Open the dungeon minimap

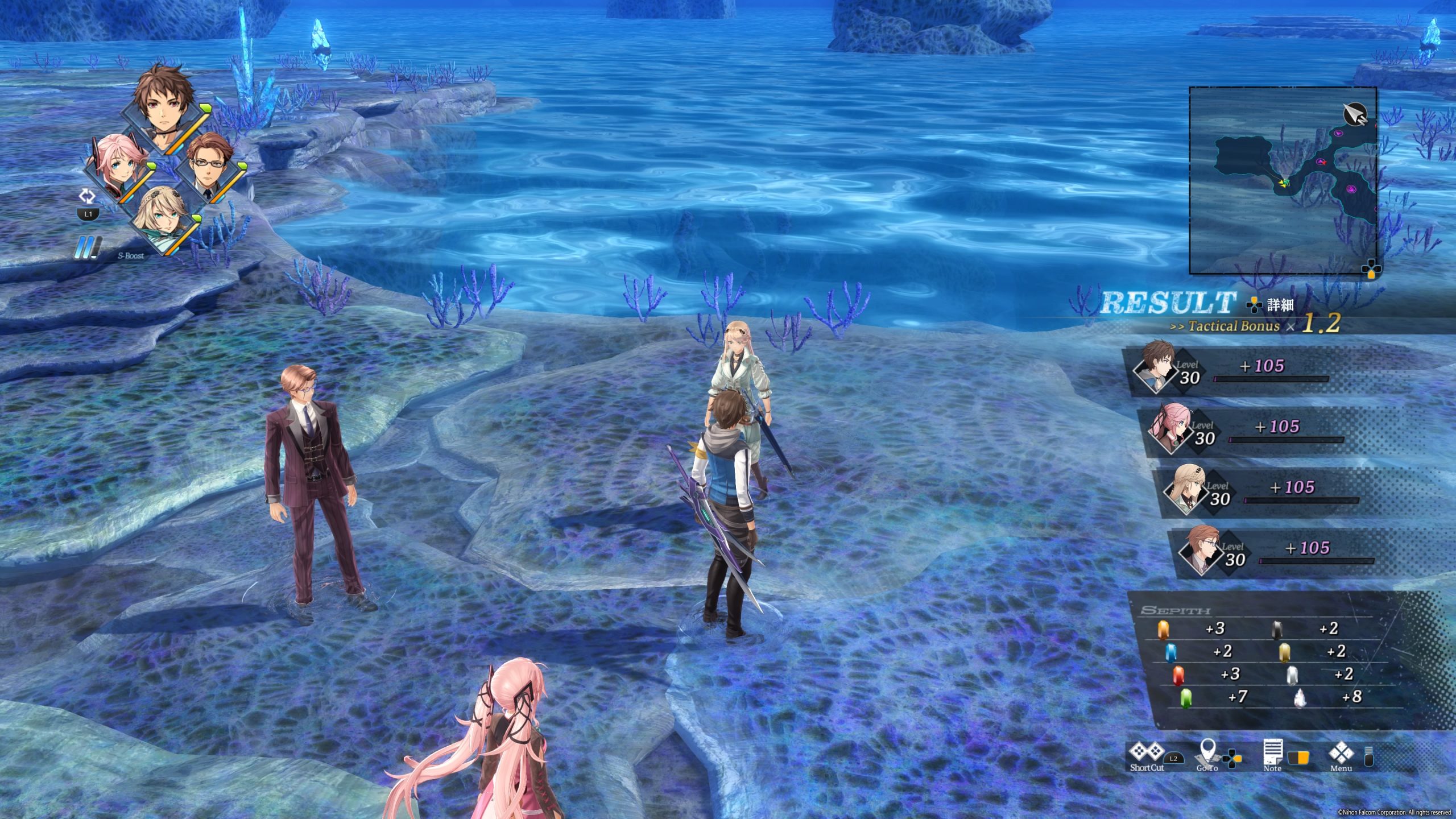click(x=1283, y=181)
